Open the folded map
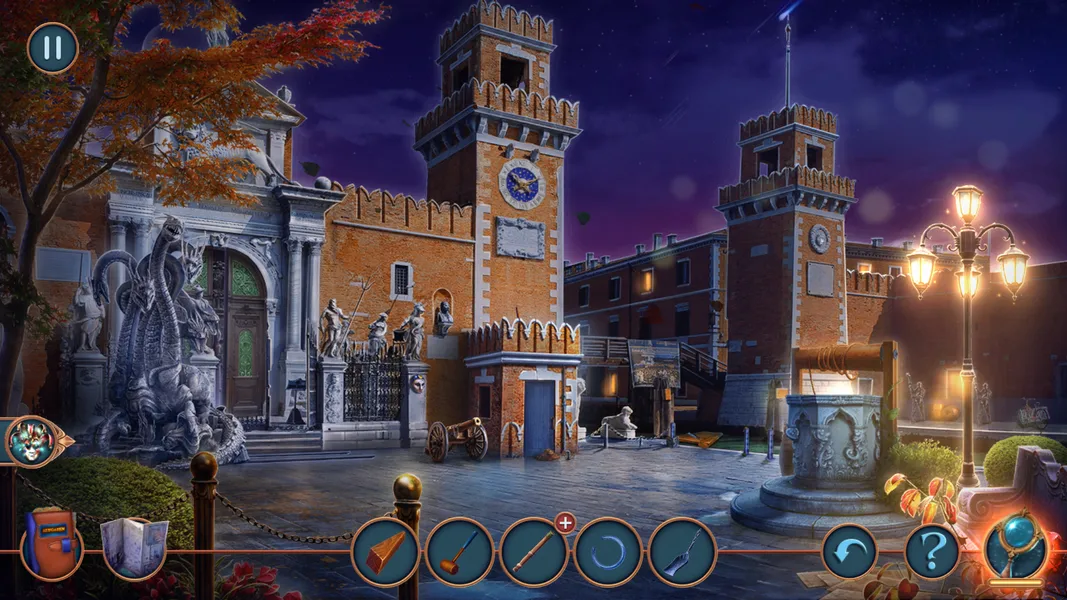The width and height of the screenshot is (1067, 600). pos(133,547)
